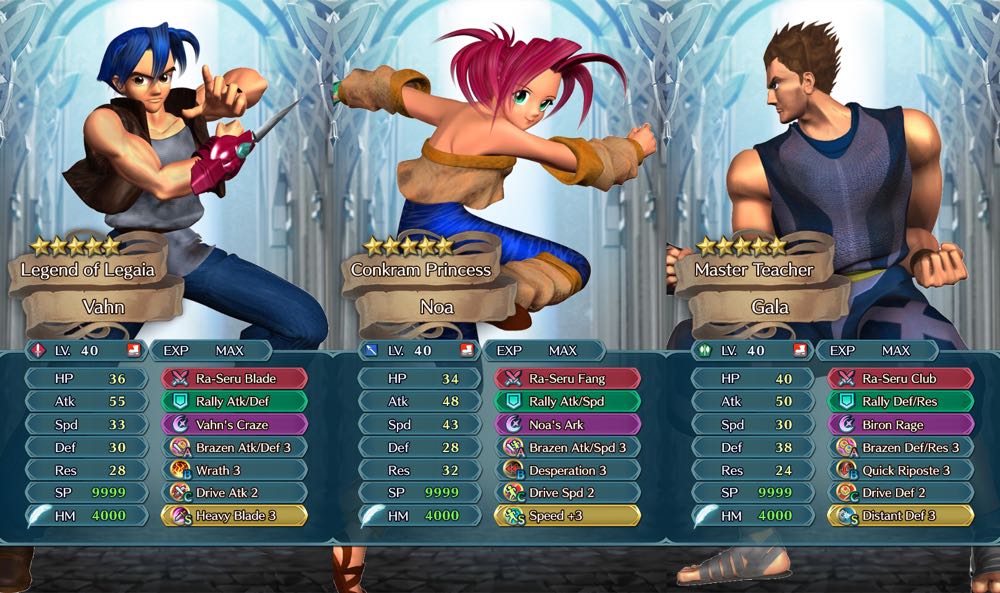Open the Desperation 3 skill entry

(568, 470)
